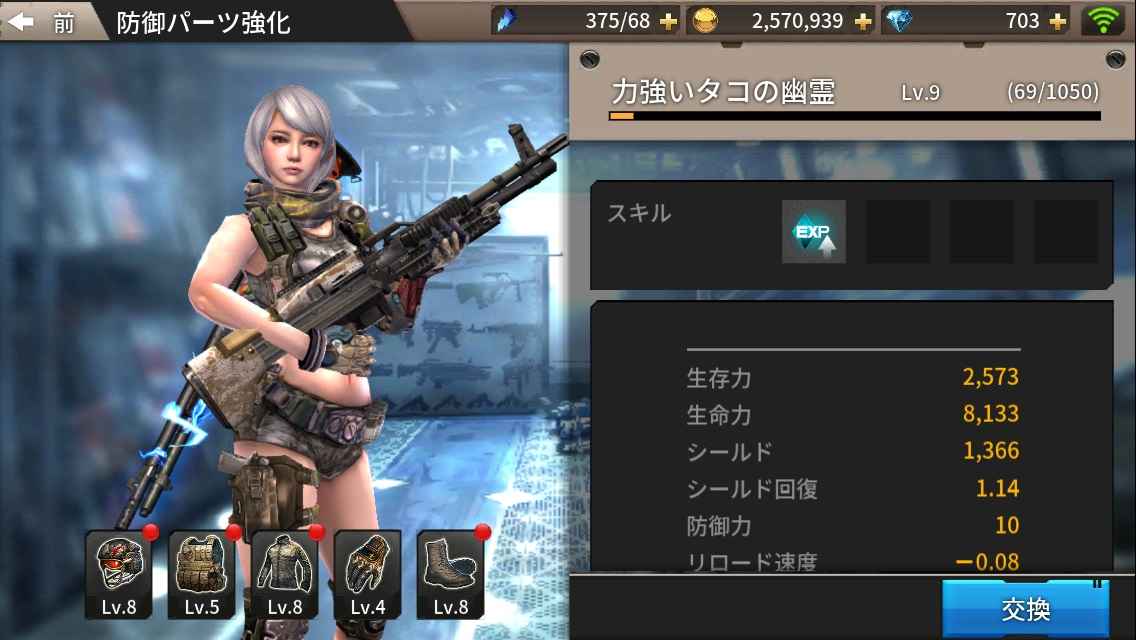Select the Lv.8 helmet armor slot
Viewport: 1136px width, 640px height.
(118, 574)
